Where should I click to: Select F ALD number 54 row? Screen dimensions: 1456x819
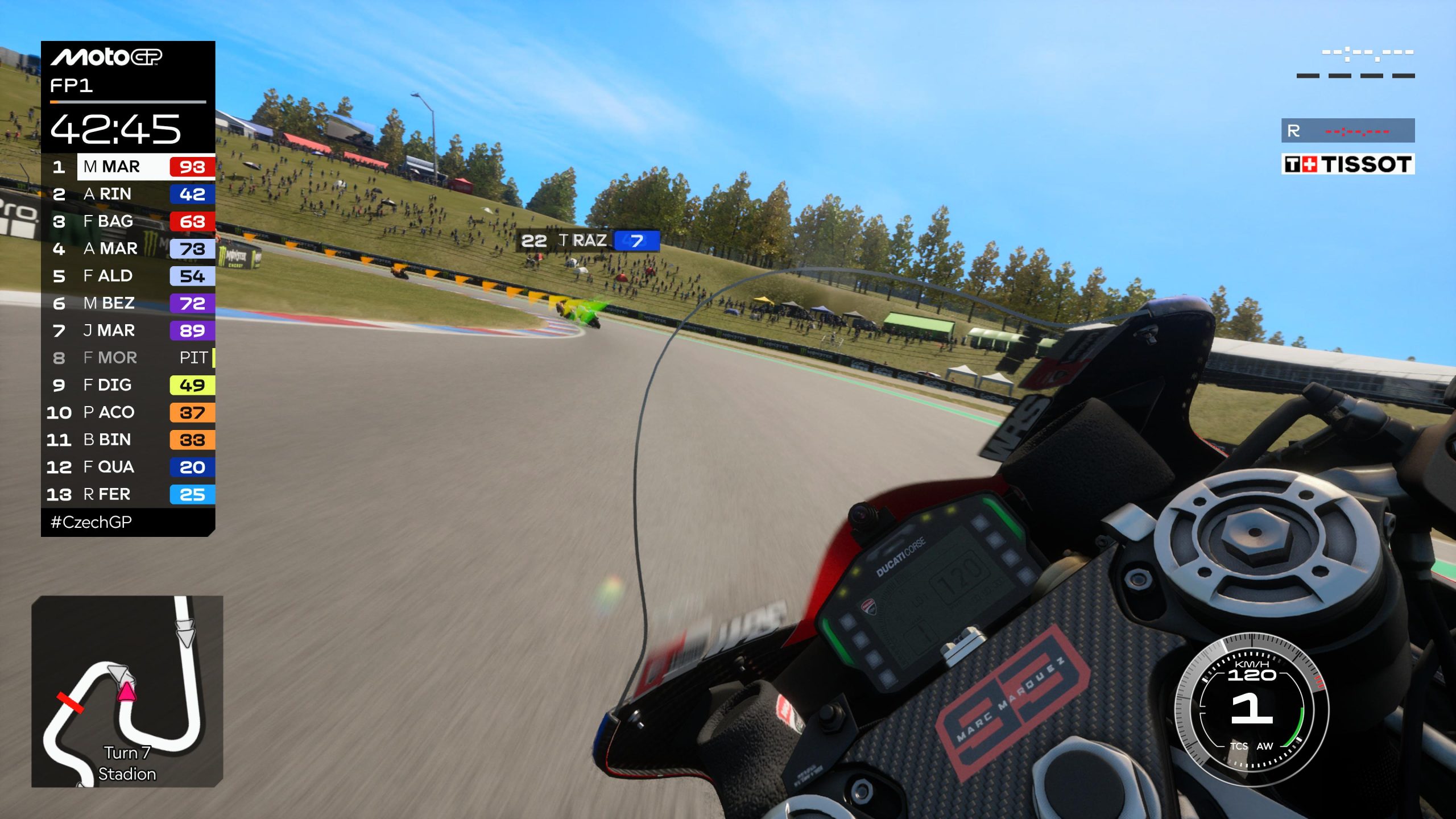(x=129, y=276)
